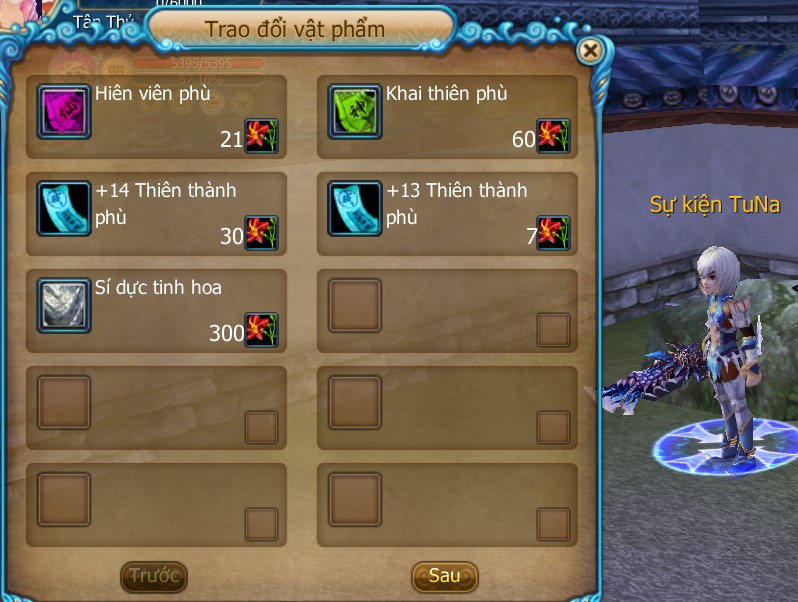Viewport: 798px width, 602px height.
Task: Select the +14 Thiên thành phù scroll
Action: tap(64, 208)
